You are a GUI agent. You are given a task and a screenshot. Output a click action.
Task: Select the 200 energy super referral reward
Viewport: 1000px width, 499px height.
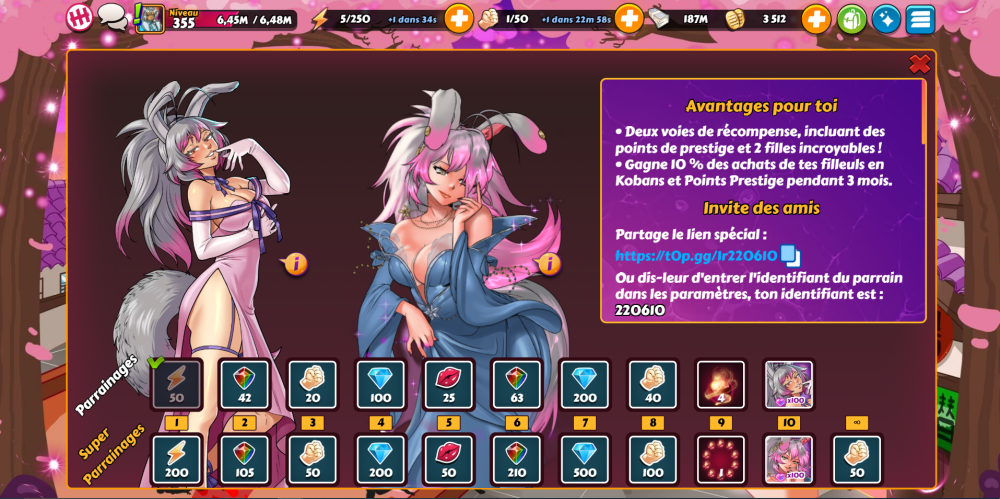177,460
